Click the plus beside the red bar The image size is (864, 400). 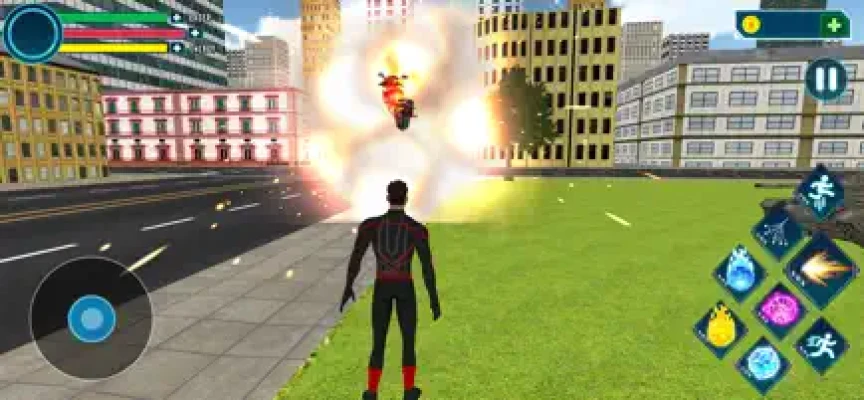point(194,33)
